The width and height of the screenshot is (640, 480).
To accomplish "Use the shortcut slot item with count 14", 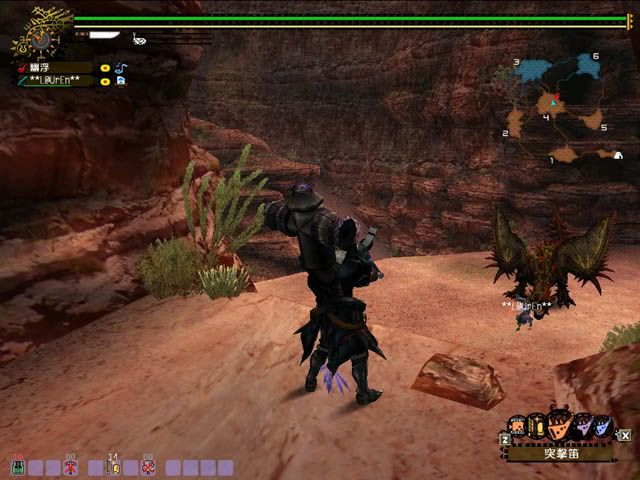I will [x=113, y=466].
